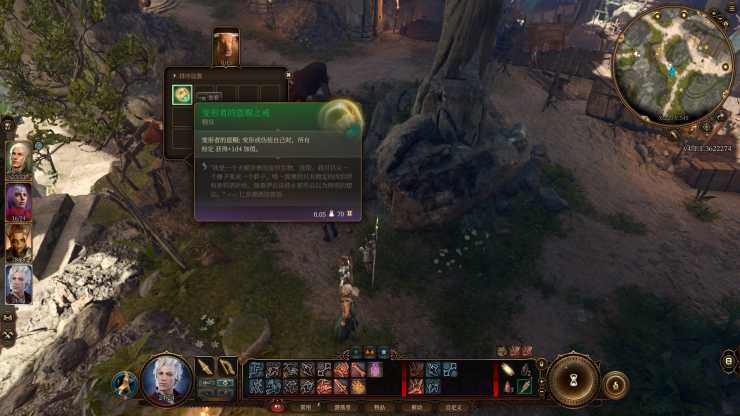Click the round gold icon beside the portrait

click(125, 384)
